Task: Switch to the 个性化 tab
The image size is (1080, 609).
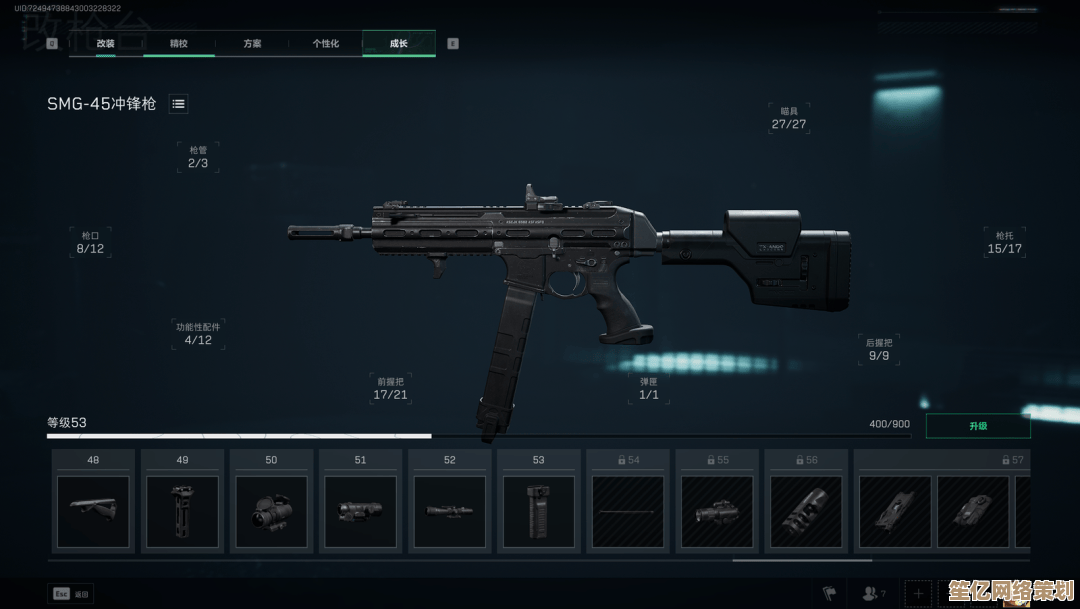Action: pos(325,43)
